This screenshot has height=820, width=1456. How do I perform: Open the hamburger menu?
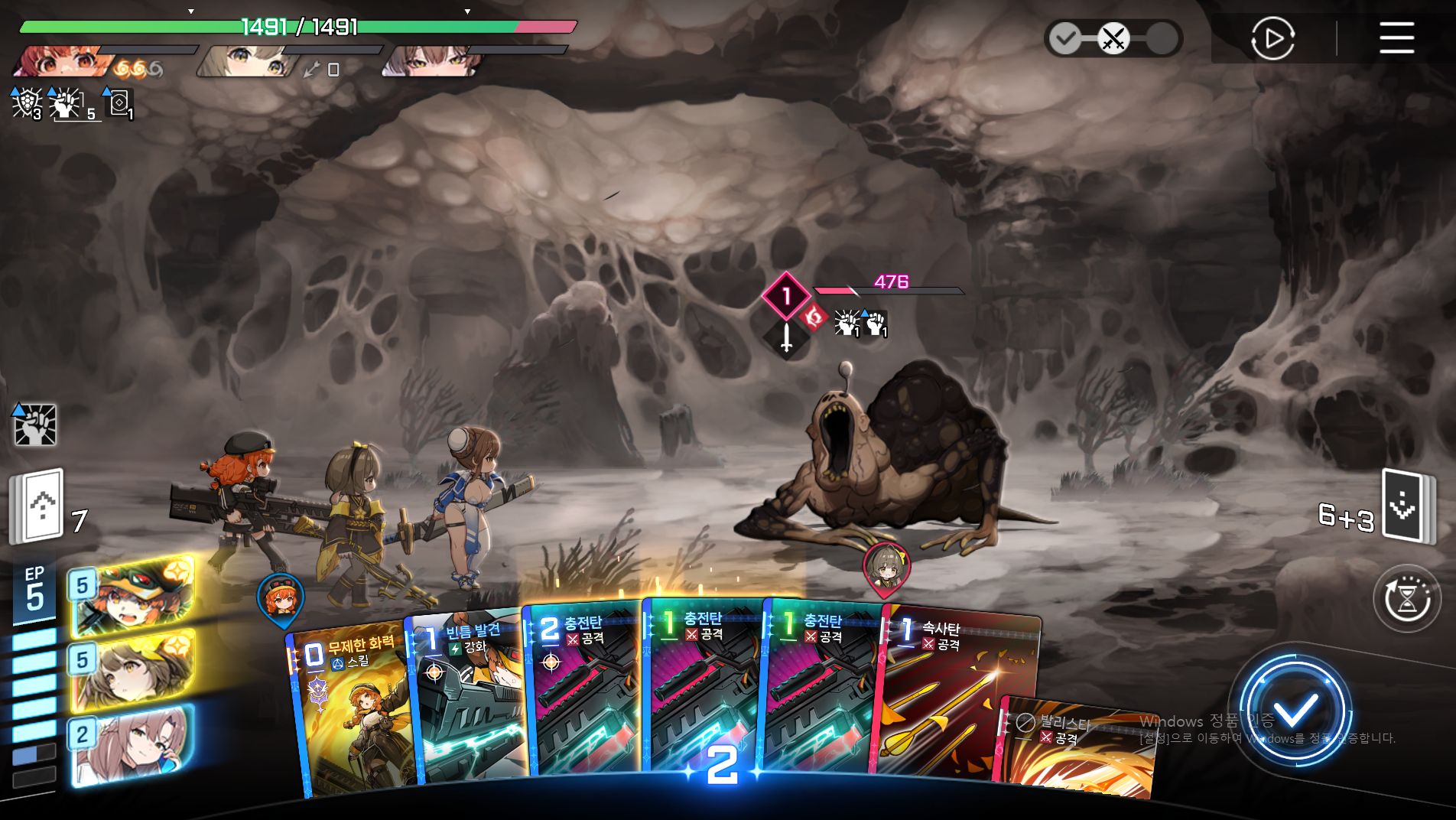point(1396,37)
